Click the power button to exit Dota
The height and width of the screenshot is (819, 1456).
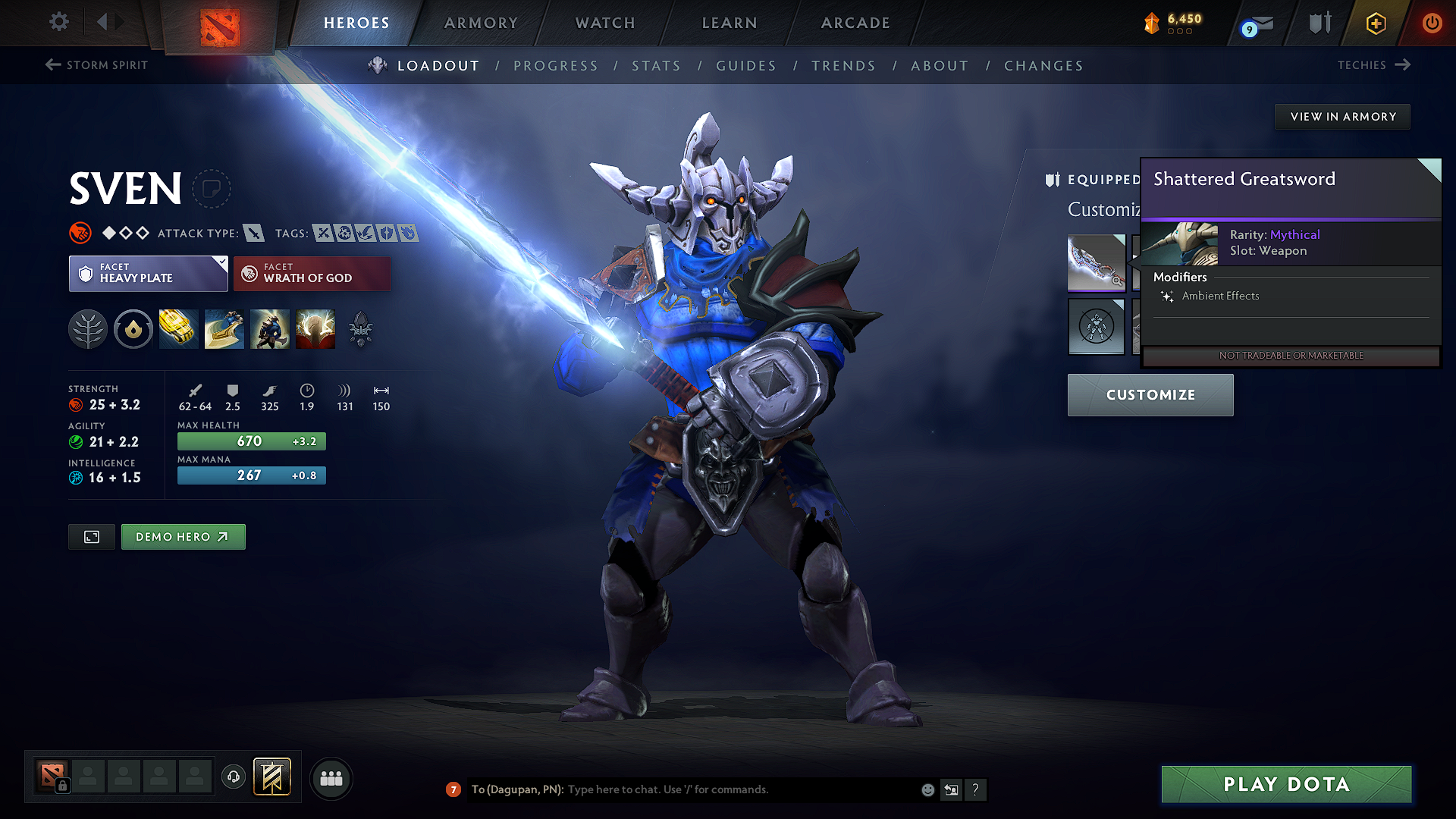point(1432,24)
